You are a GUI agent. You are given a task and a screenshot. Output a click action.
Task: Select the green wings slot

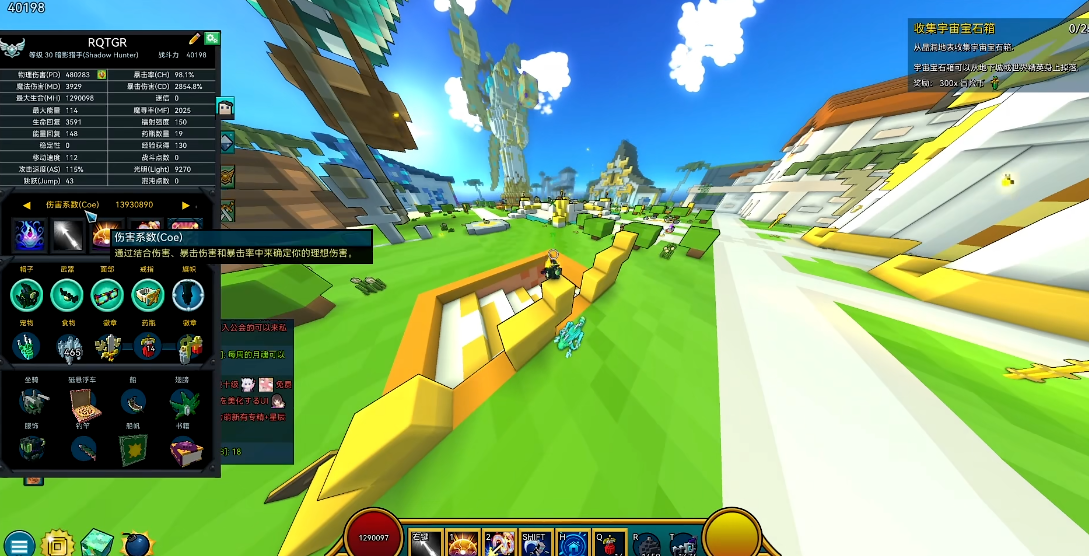click(x=185, y=402)
